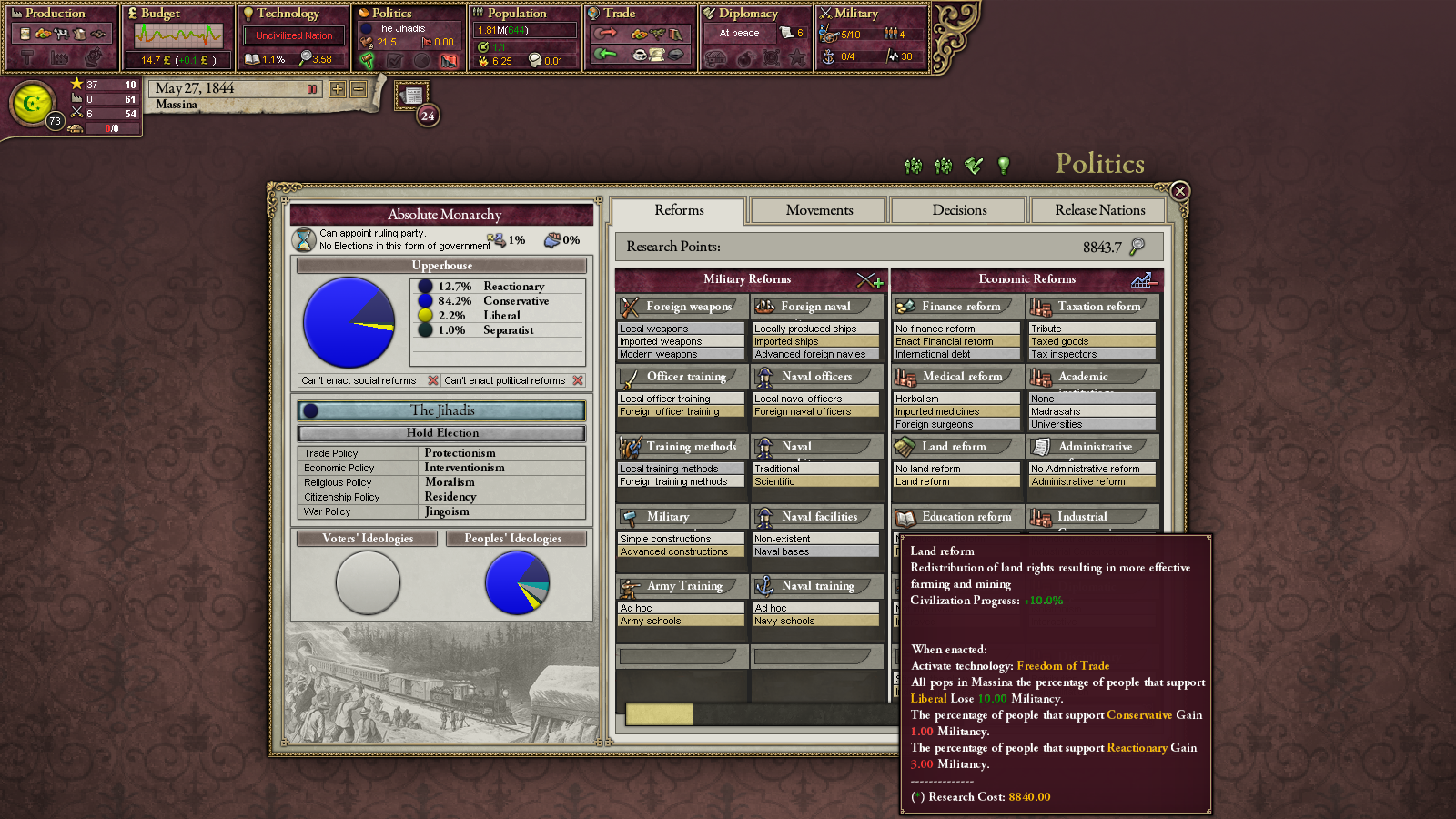Show the Release Nations tab
The width and height of the screenshot is (1456, 819).
point(1099,210)
